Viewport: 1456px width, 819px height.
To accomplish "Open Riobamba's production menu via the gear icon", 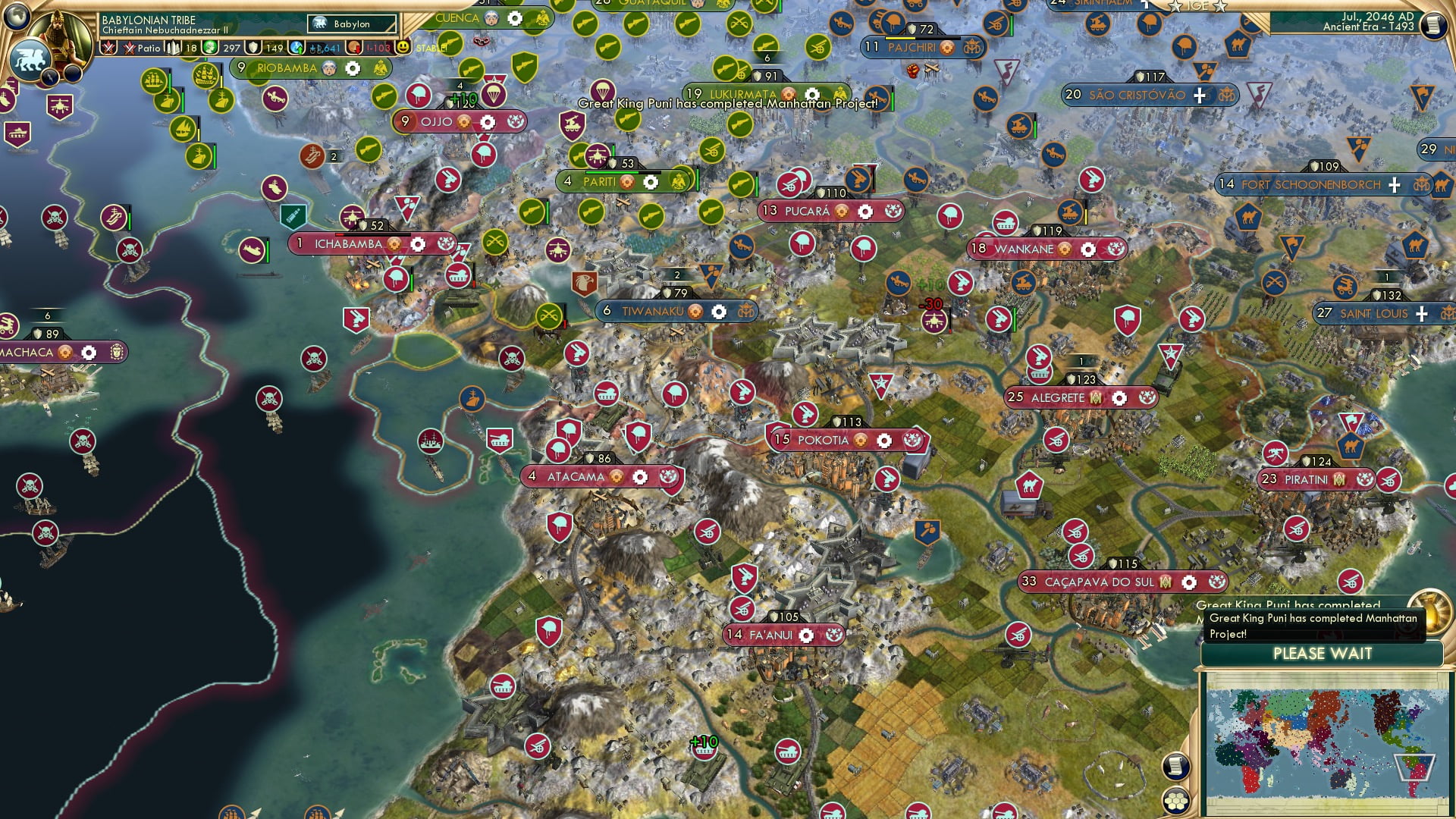I will tap(351, 68).
